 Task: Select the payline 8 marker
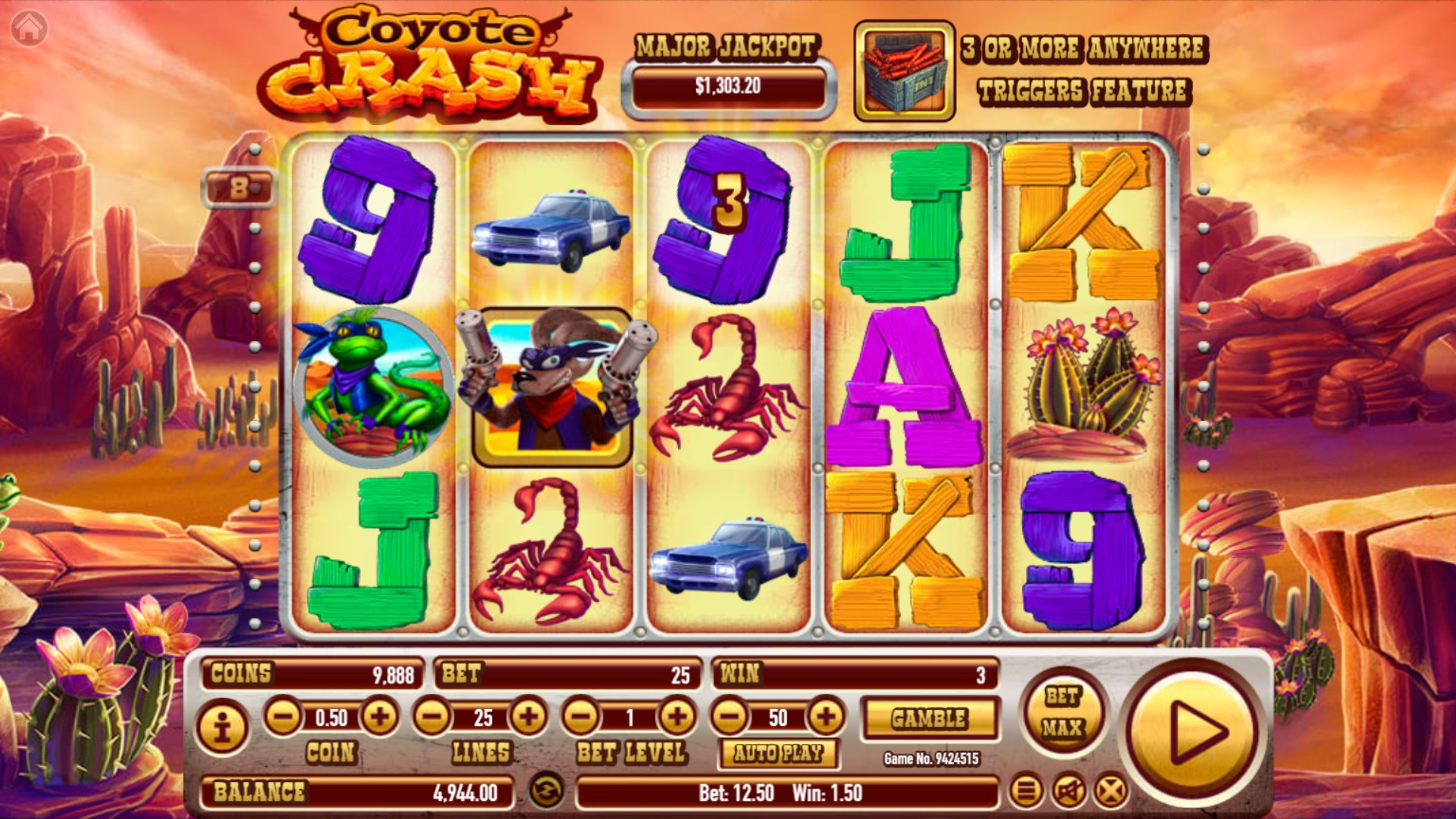[x=239, y=188]
